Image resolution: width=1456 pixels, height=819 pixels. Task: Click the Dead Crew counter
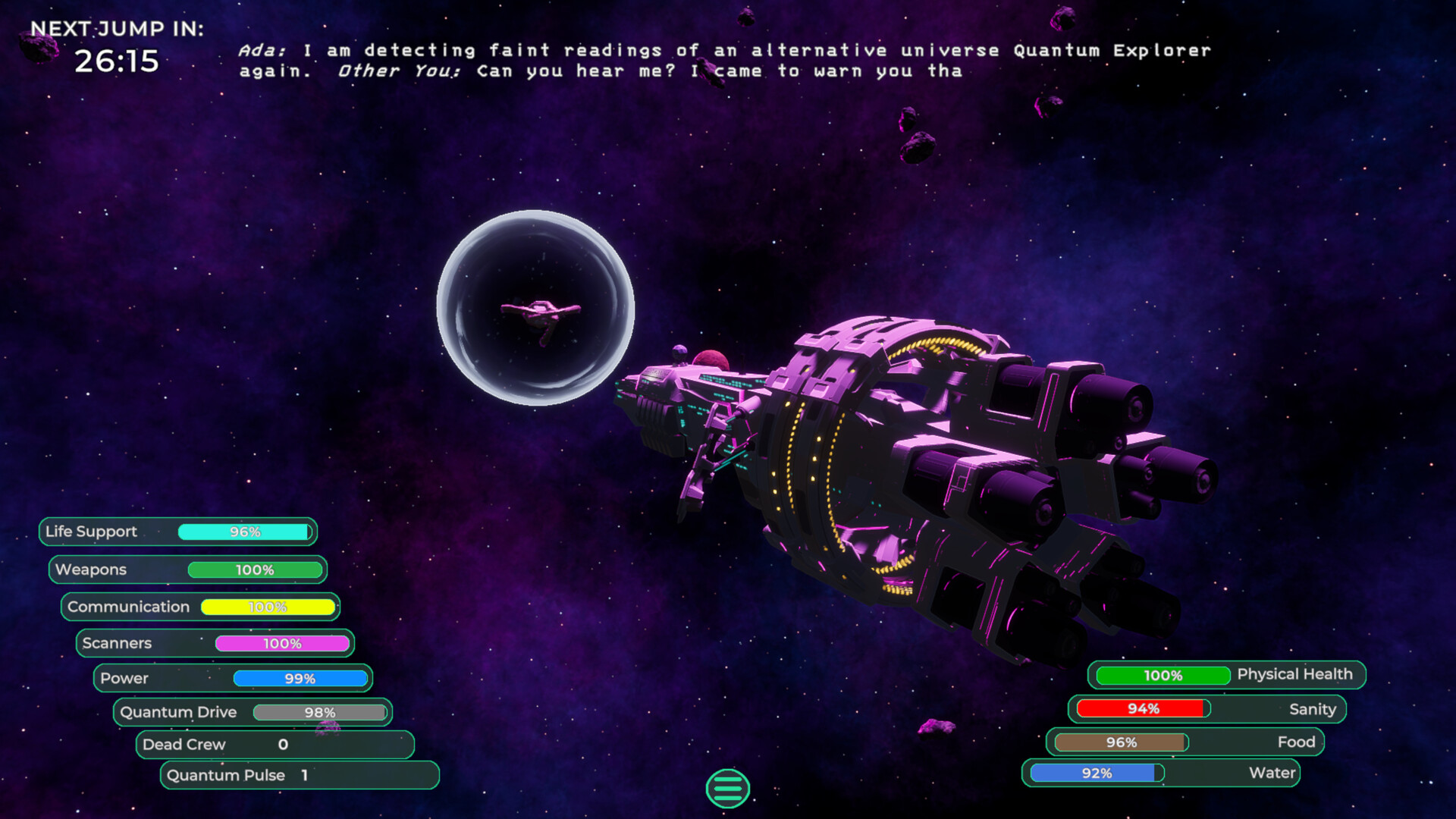[x=275, y=745]
